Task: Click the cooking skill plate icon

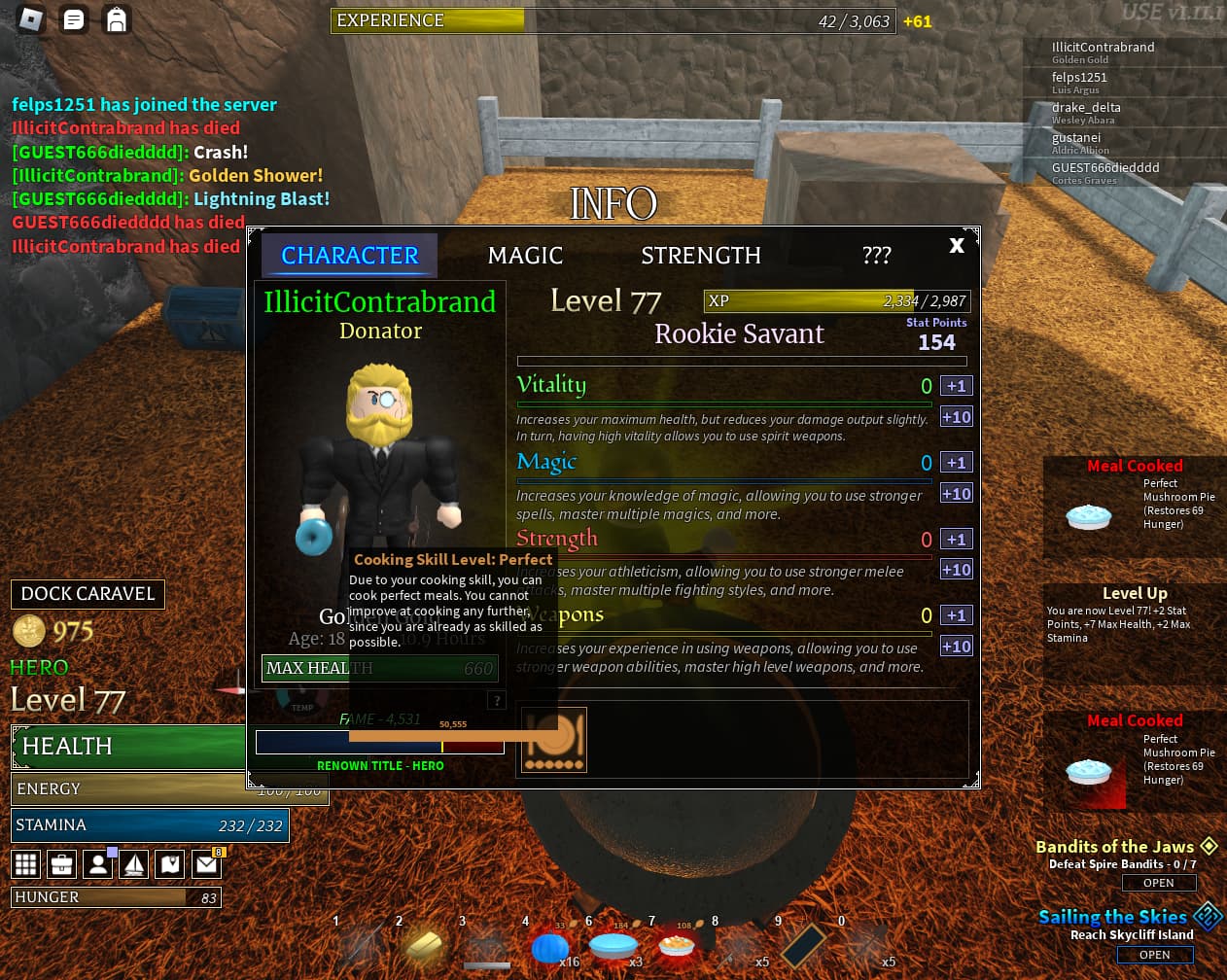Action: point(554,740)
